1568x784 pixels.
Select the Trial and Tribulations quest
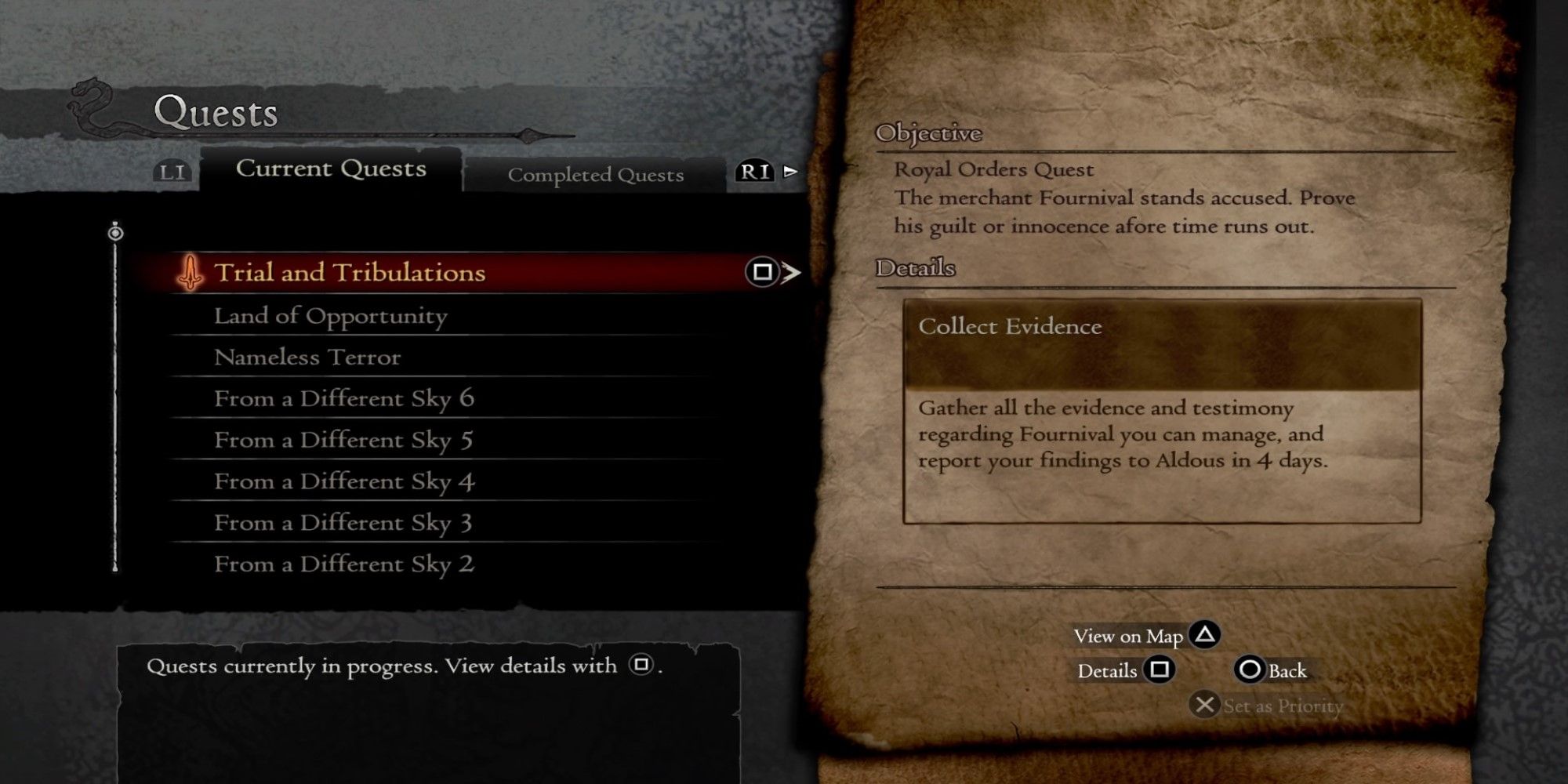(x=350, y=273)
